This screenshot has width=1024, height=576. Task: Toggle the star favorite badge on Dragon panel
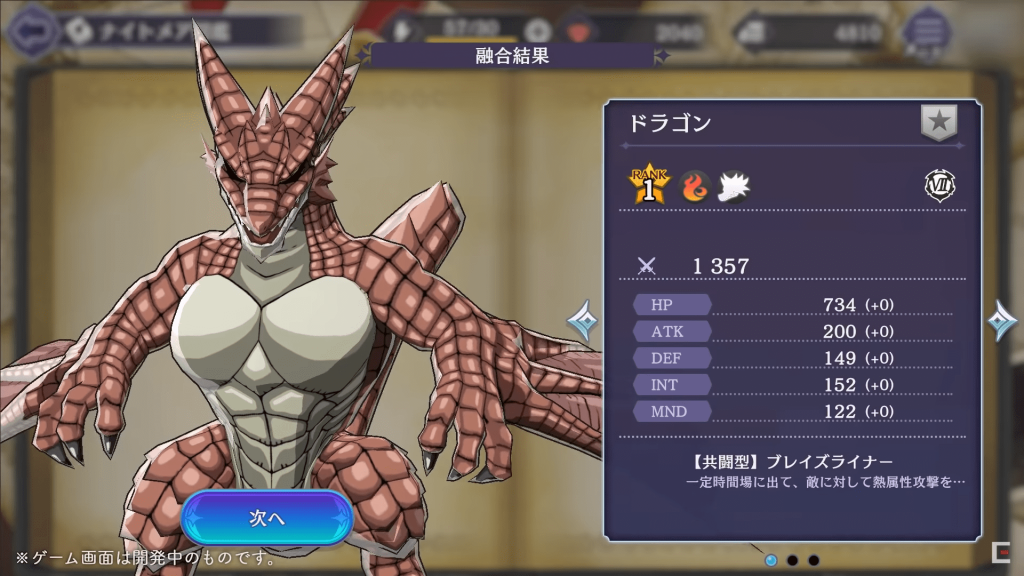(x=939, y=123)
